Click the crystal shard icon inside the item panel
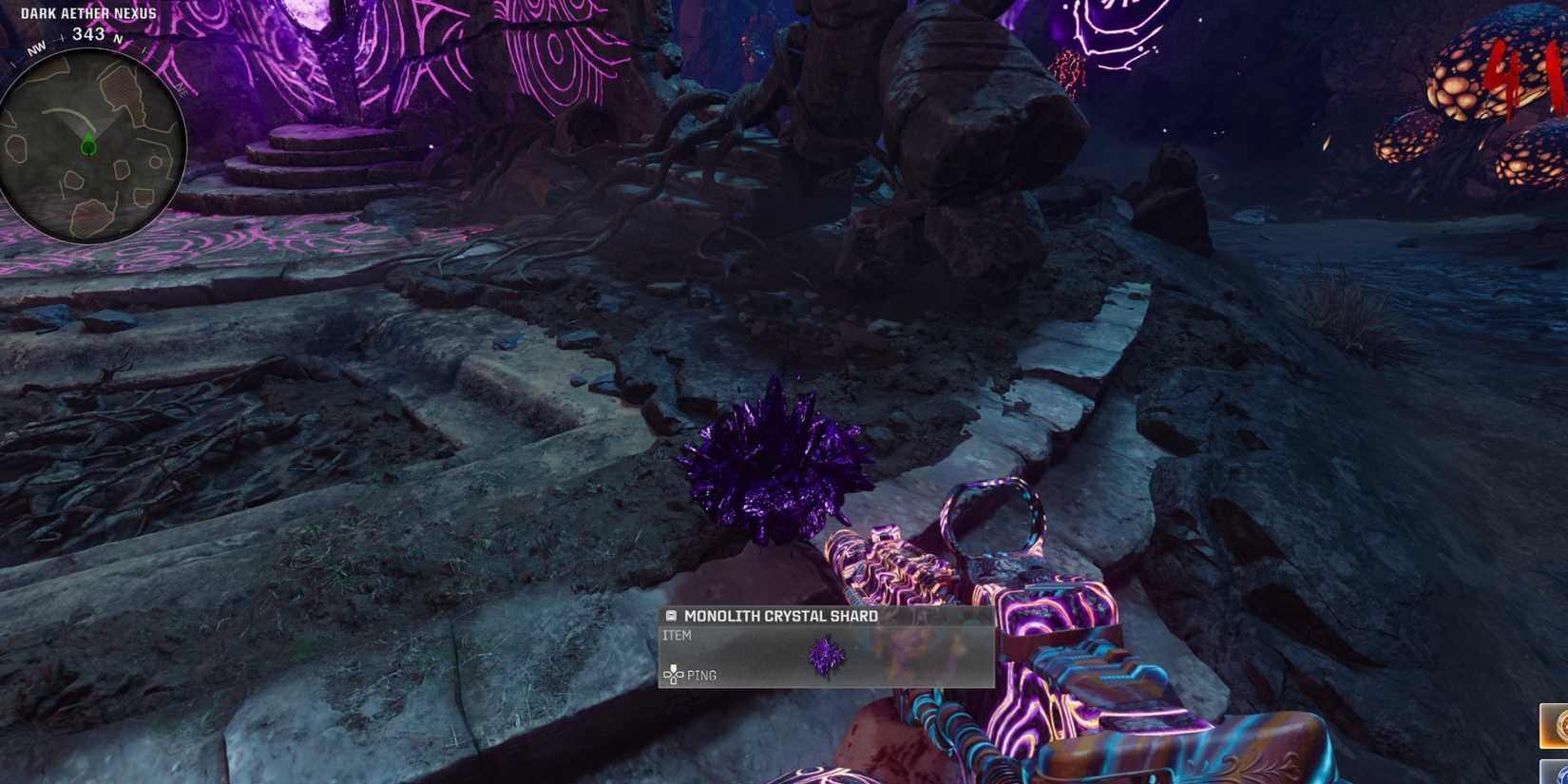 pyautogui.click(x=825, y=654)
